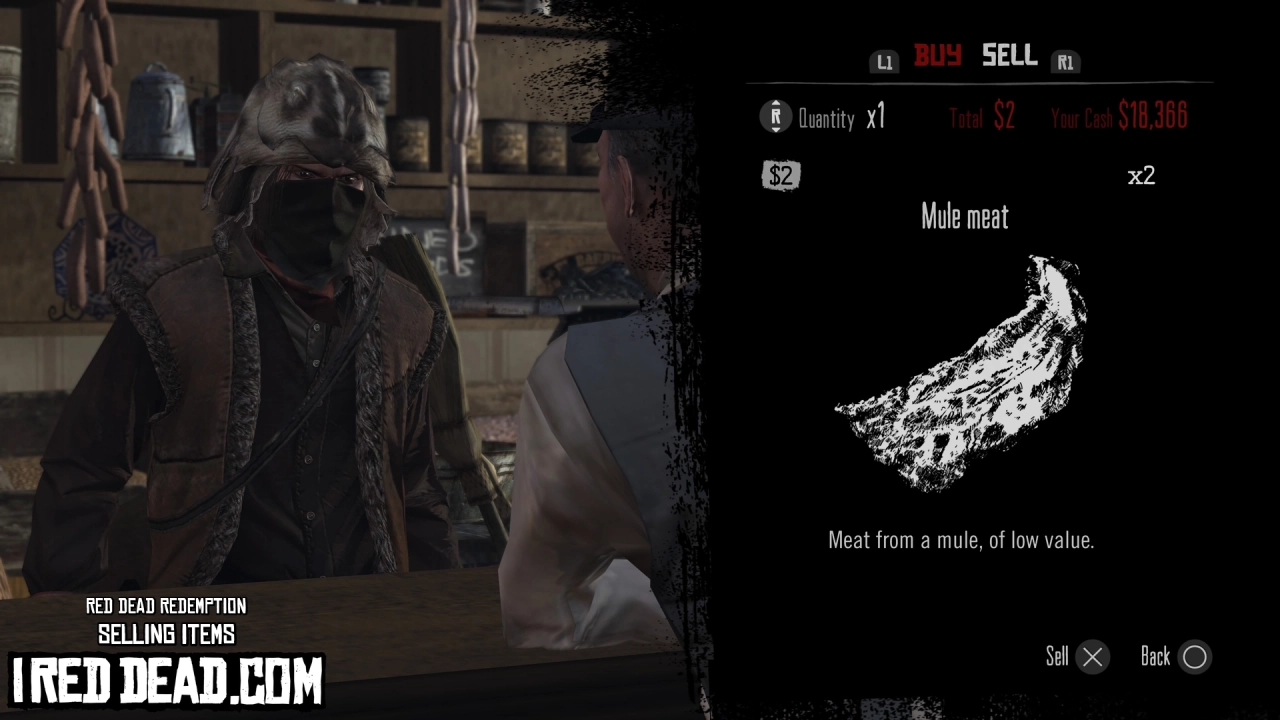Switch to the BUY tab
This screenshot has height=720, width=1280.
tap(937, 57)
